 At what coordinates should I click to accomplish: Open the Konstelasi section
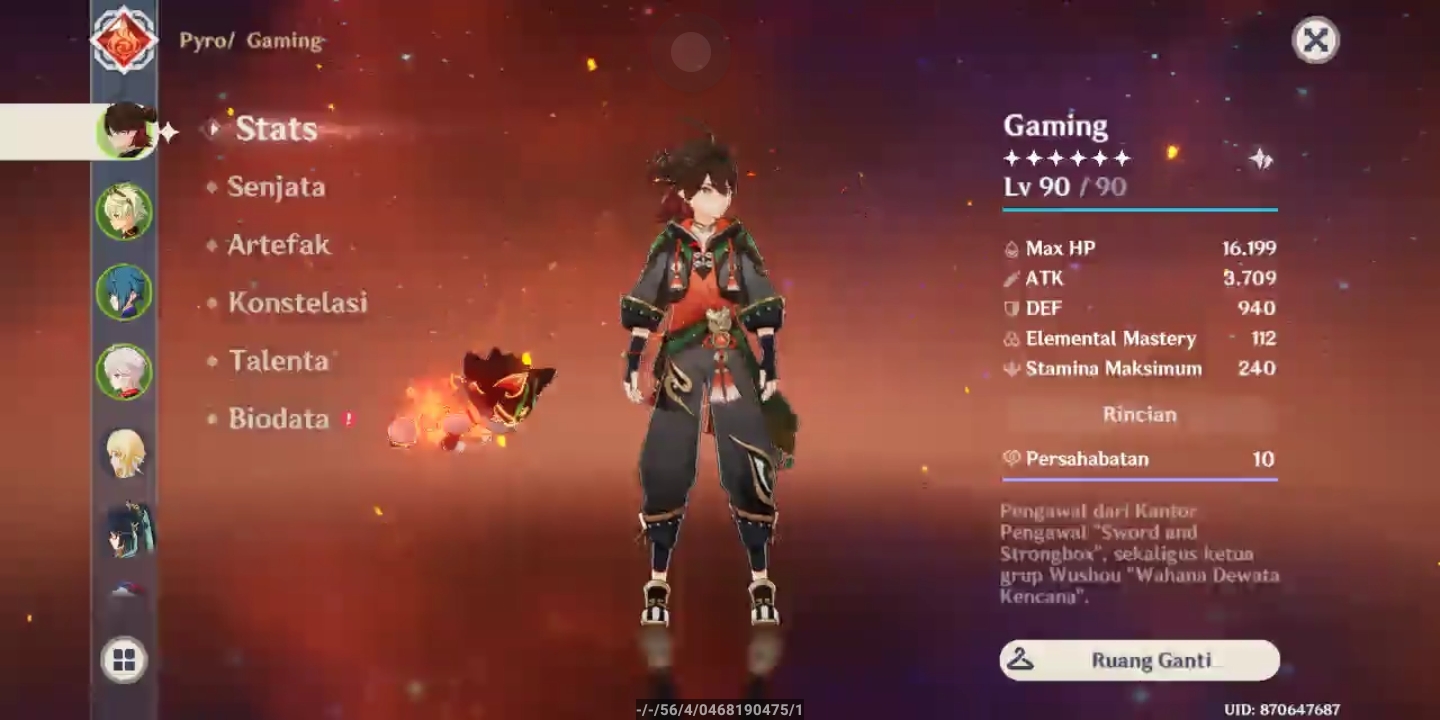(297, 303)
